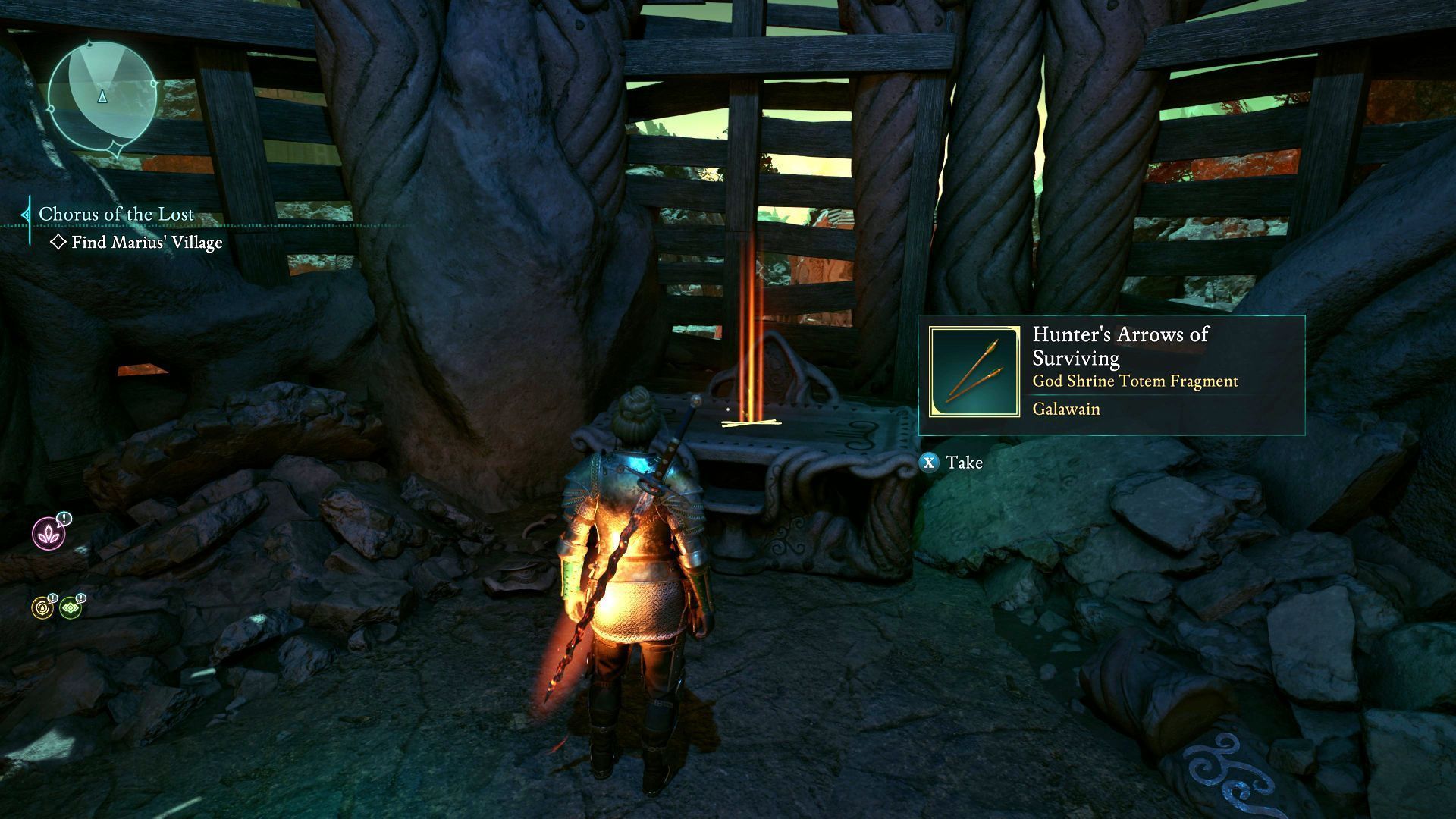
Task: Select the Chorus of the Lost quest tracker
Action: point(116,215)
